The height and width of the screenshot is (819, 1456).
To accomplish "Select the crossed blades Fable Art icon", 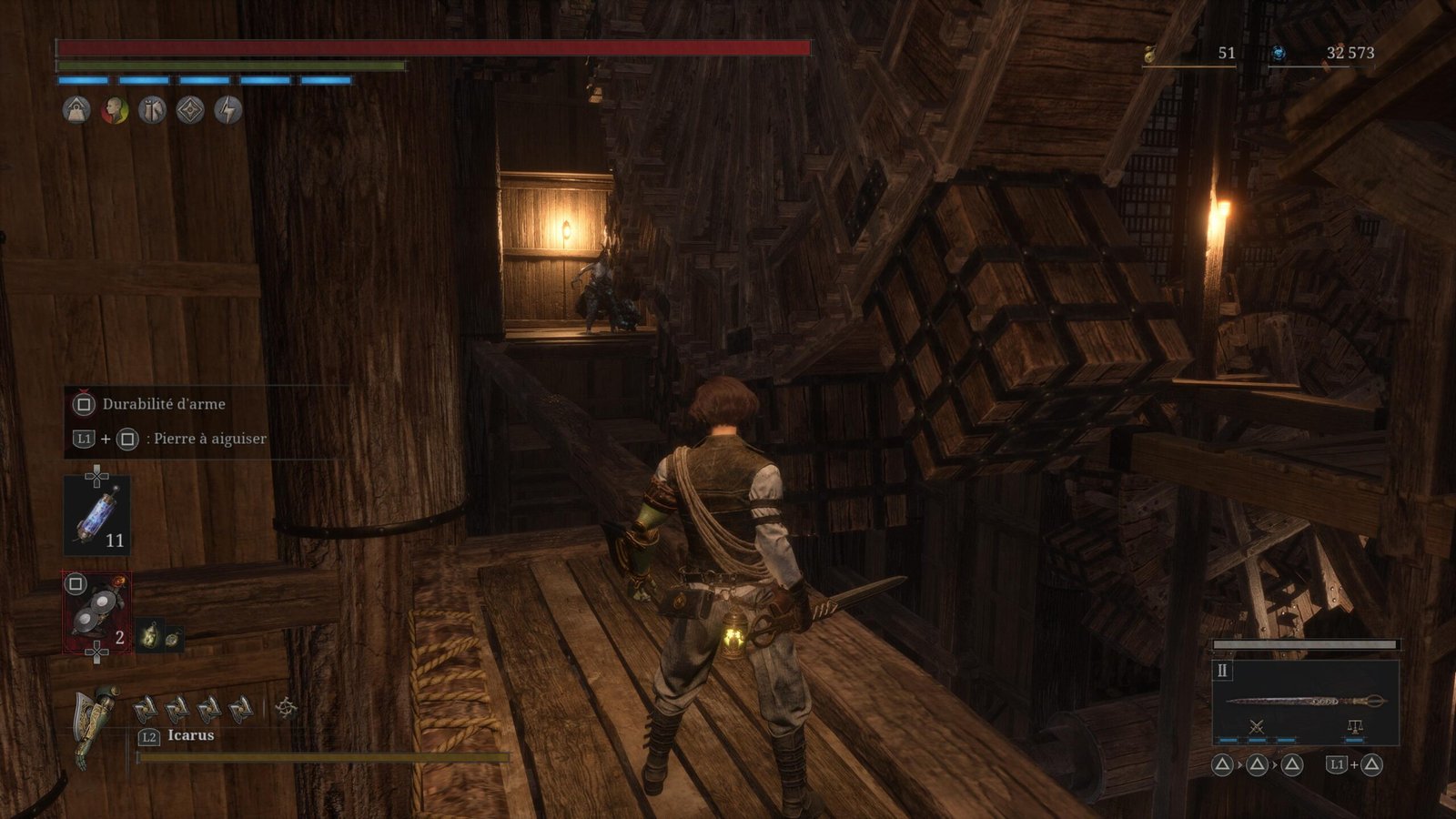I will tap(1257, 726).
